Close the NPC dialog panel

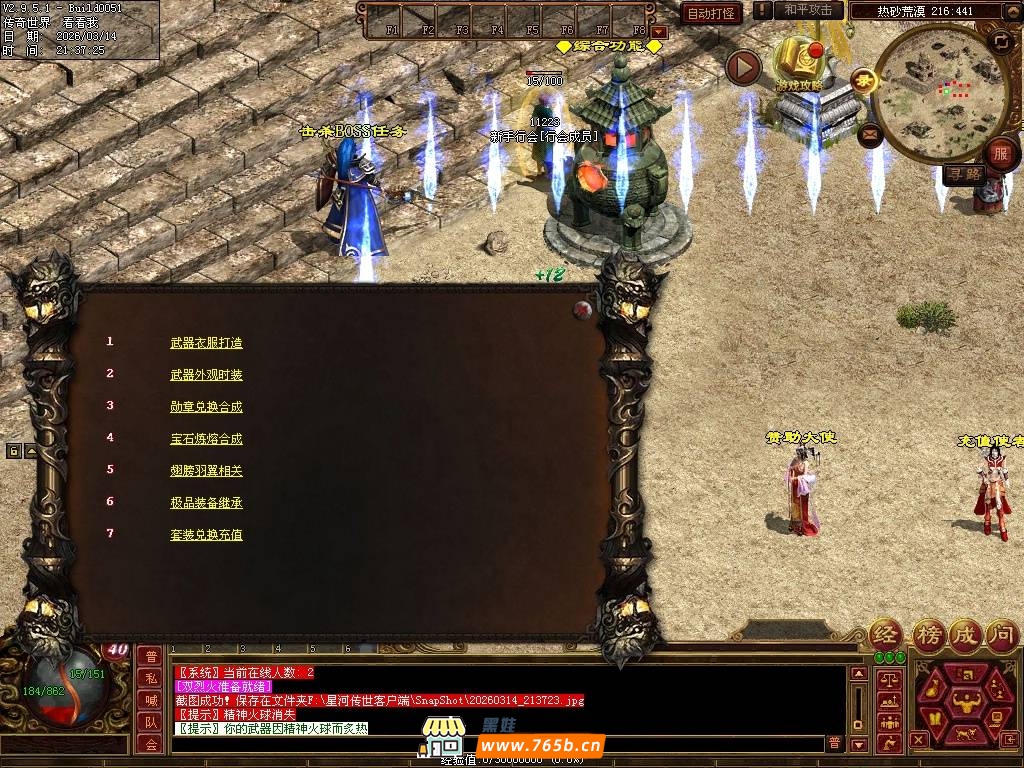point(582,310)
